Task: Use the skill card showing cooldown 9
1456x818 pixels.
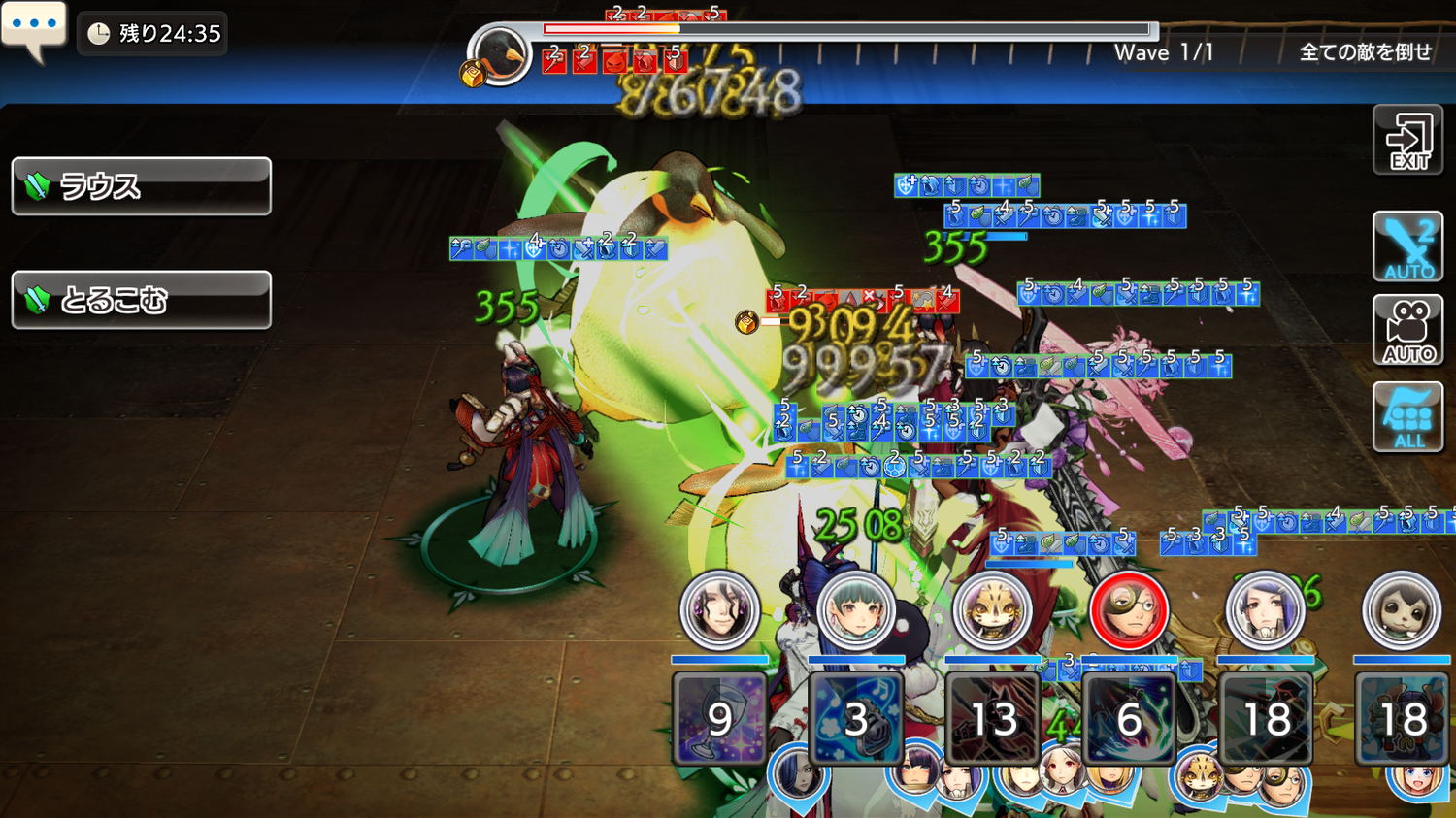Action: coord(719,719)
